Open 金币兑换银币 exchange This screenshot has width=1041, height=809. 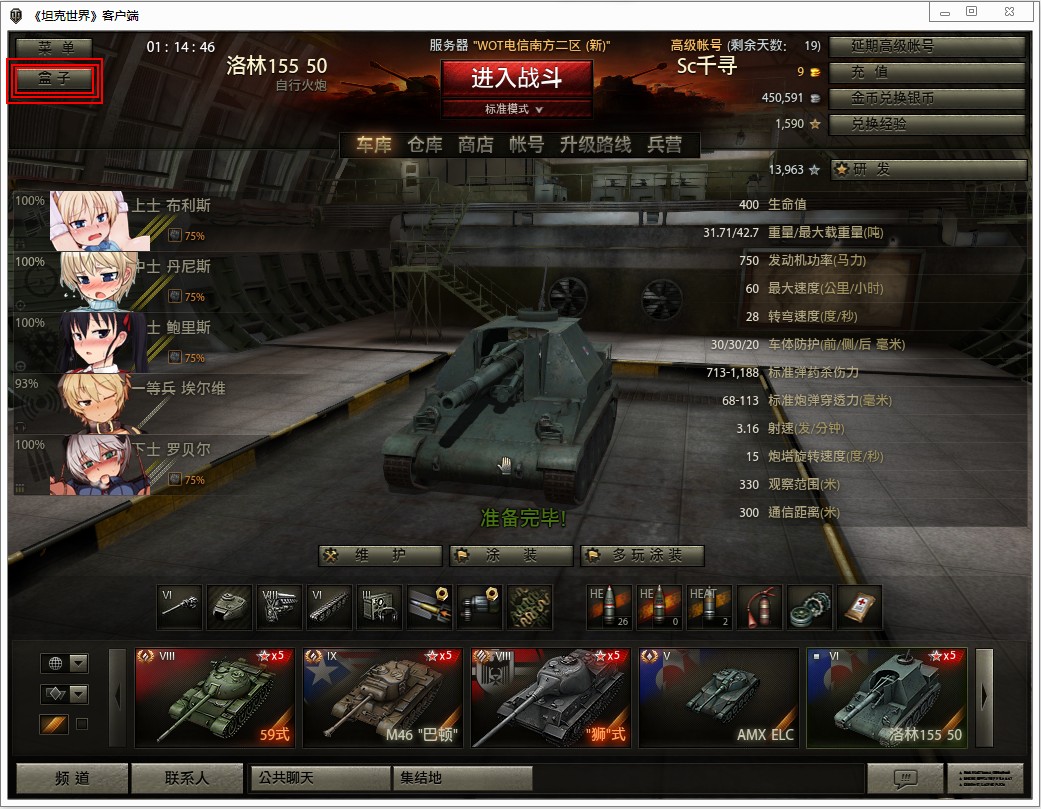(927, 99)
